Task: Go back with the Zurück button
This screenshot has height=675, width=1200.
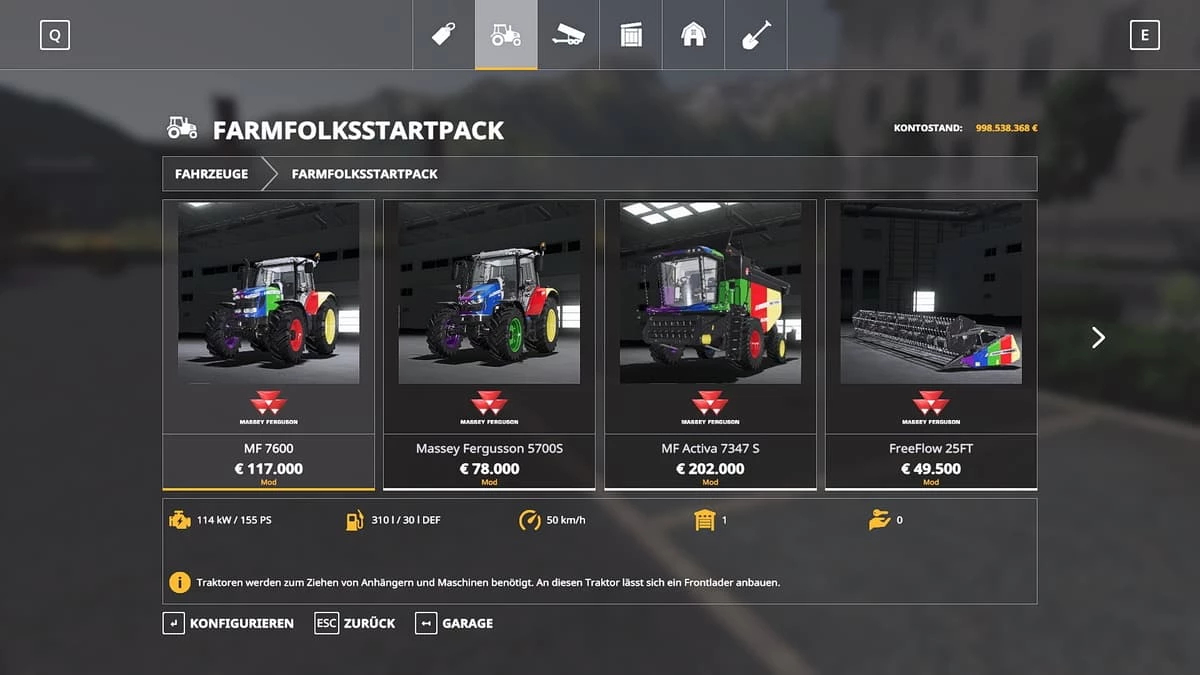Action: [355, 623]
